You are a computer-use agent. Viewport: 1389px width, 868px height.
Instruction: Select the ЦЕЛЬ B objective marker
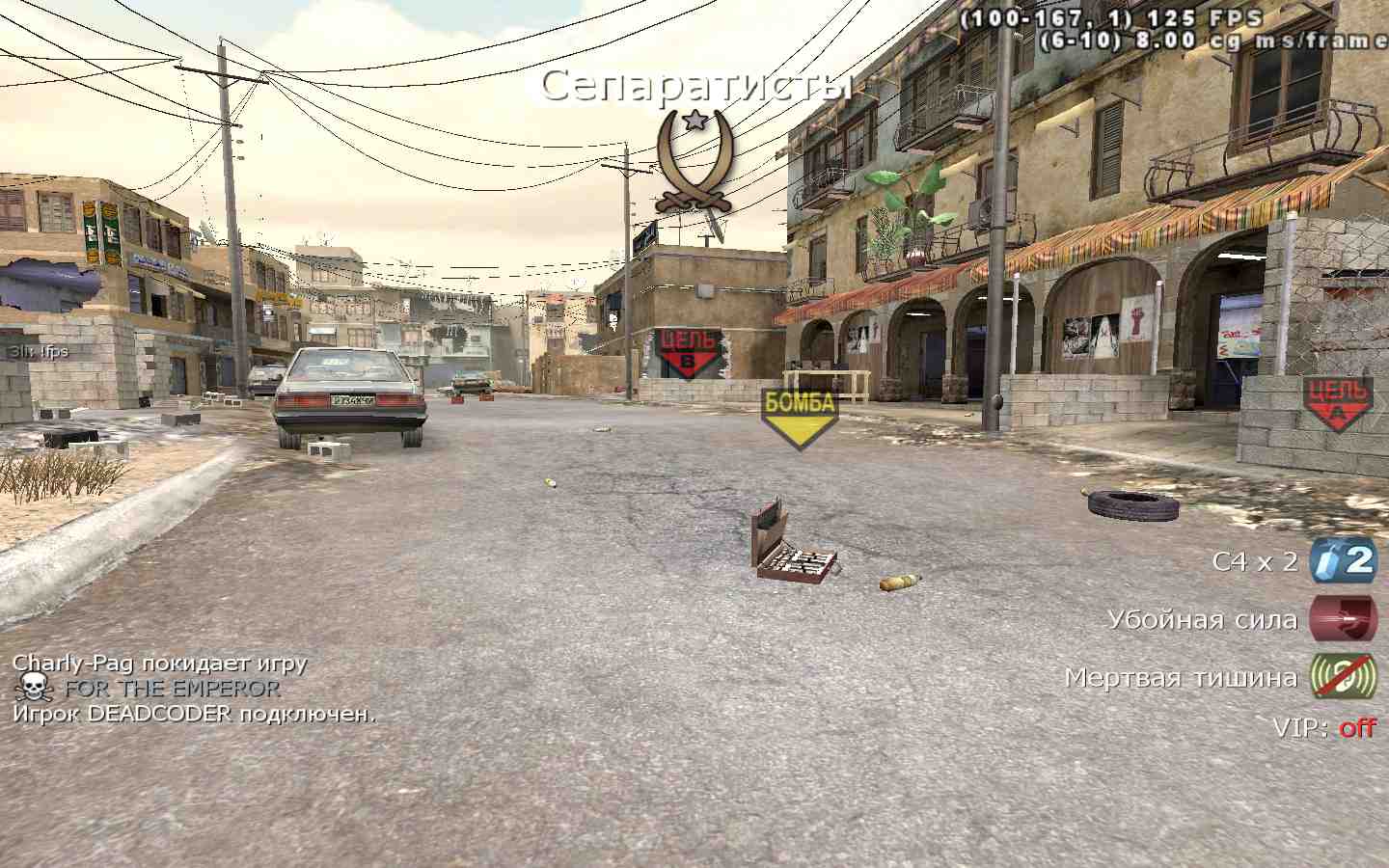pyautogui.click(x=689, y=353)
